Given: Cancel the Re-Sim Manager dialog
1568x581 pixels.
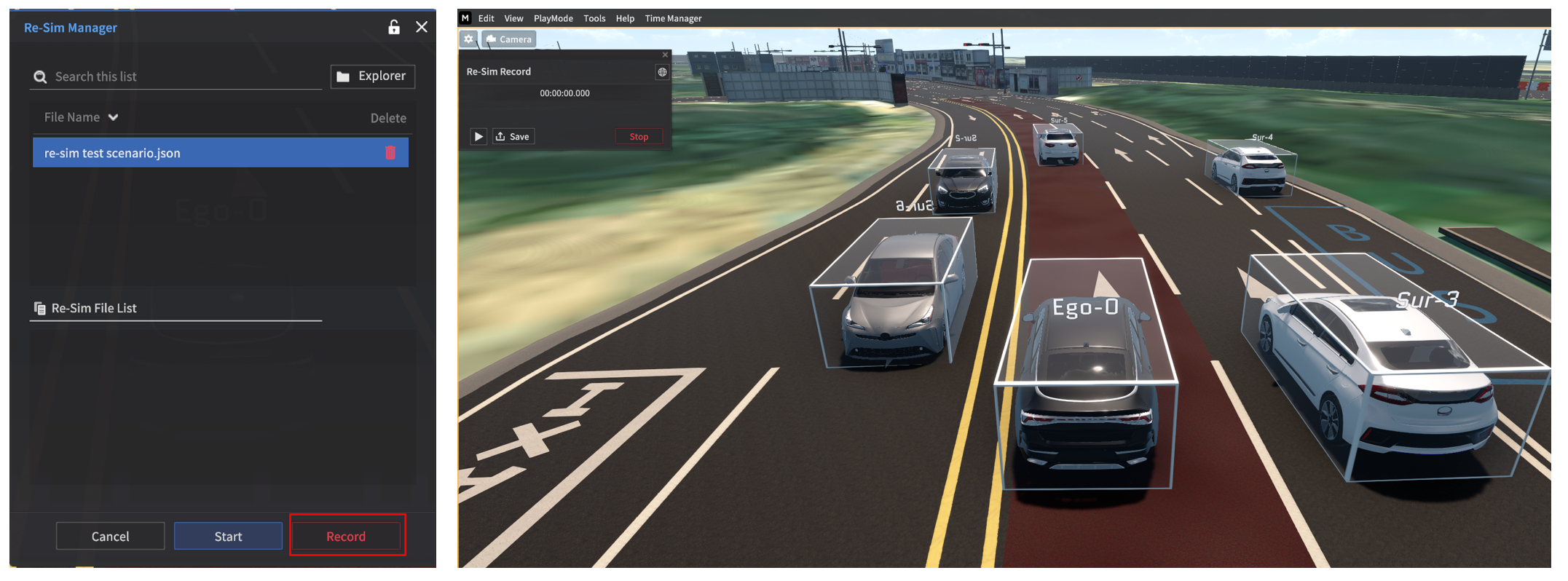Looking at the screenshot, I should coord(110,536).
